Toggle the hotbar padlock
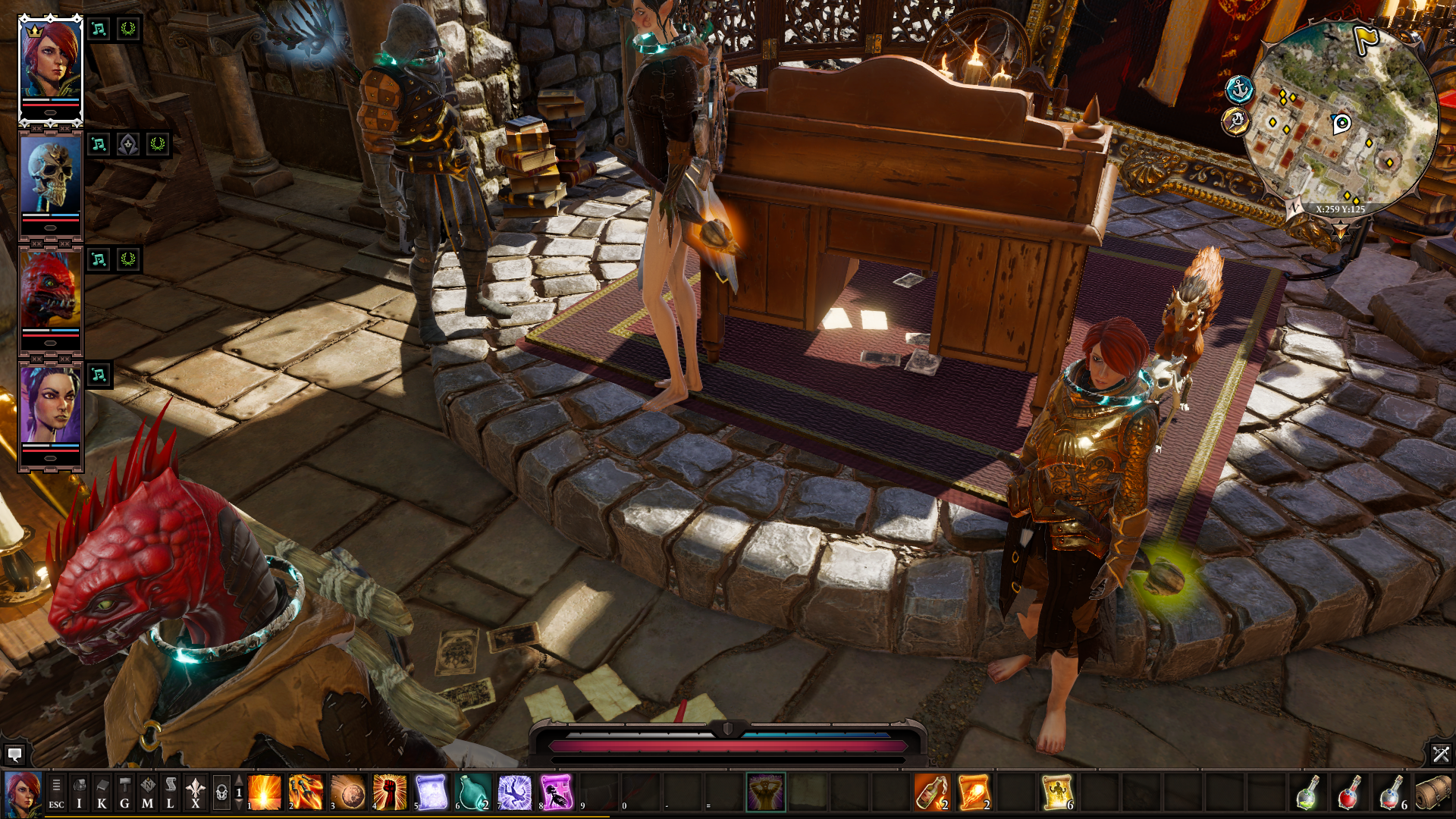The height and width of the screenshot is (819, 1456). [x=221, y=793]
